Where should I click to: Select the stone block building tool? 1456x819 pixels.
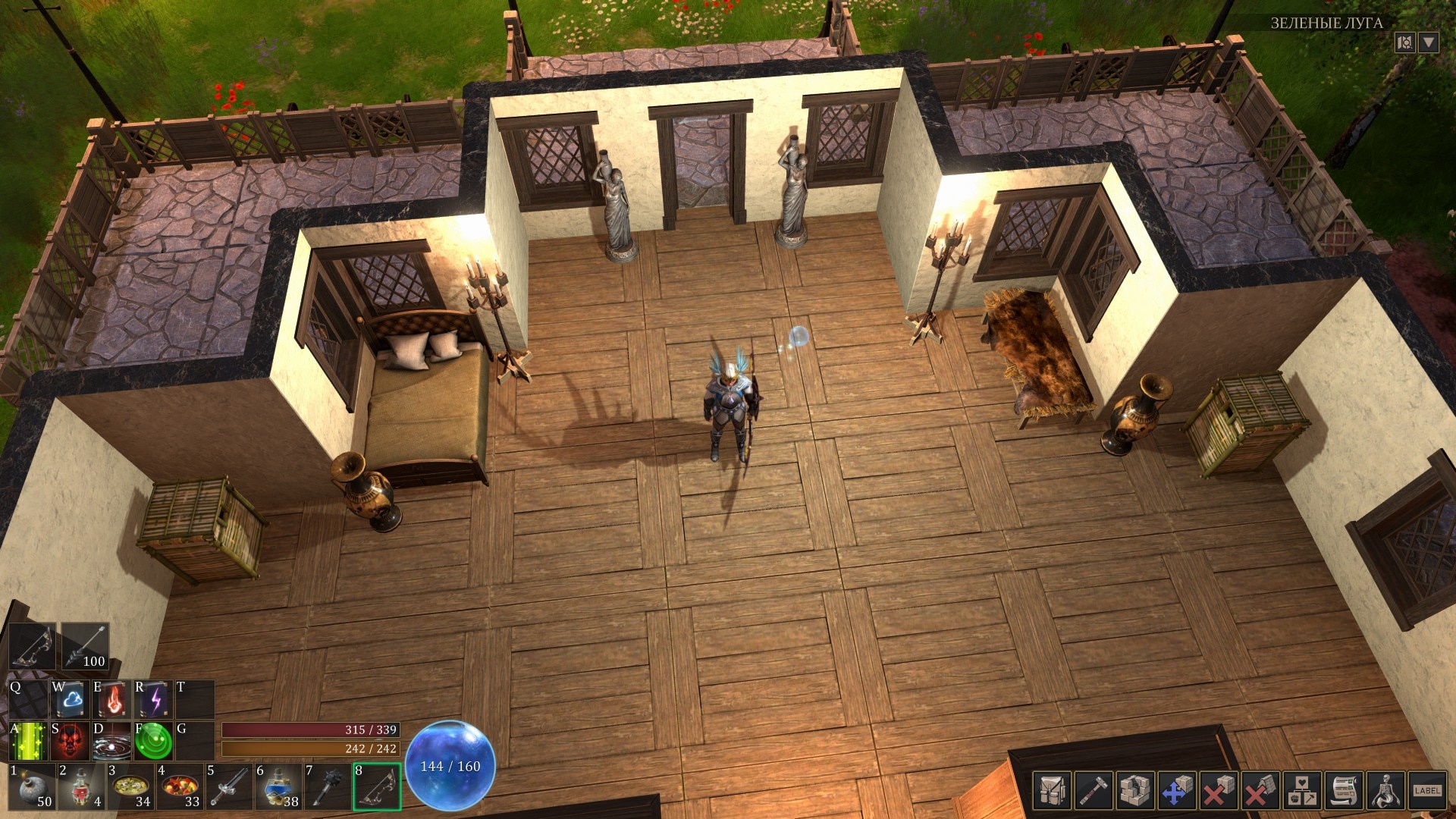pyautogui.click(x=1135, y=791)
